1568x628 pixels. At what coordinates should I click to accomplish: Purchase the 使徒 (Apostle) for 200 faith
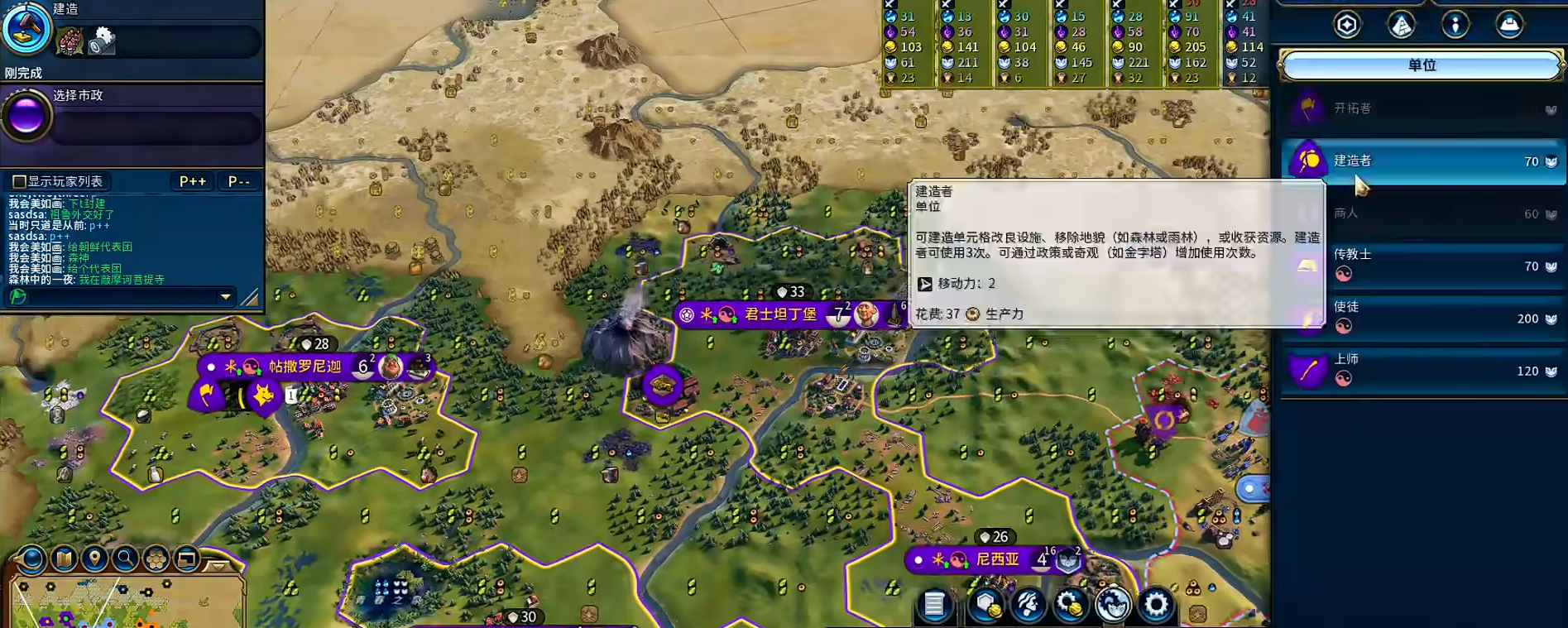[1422, 318]
